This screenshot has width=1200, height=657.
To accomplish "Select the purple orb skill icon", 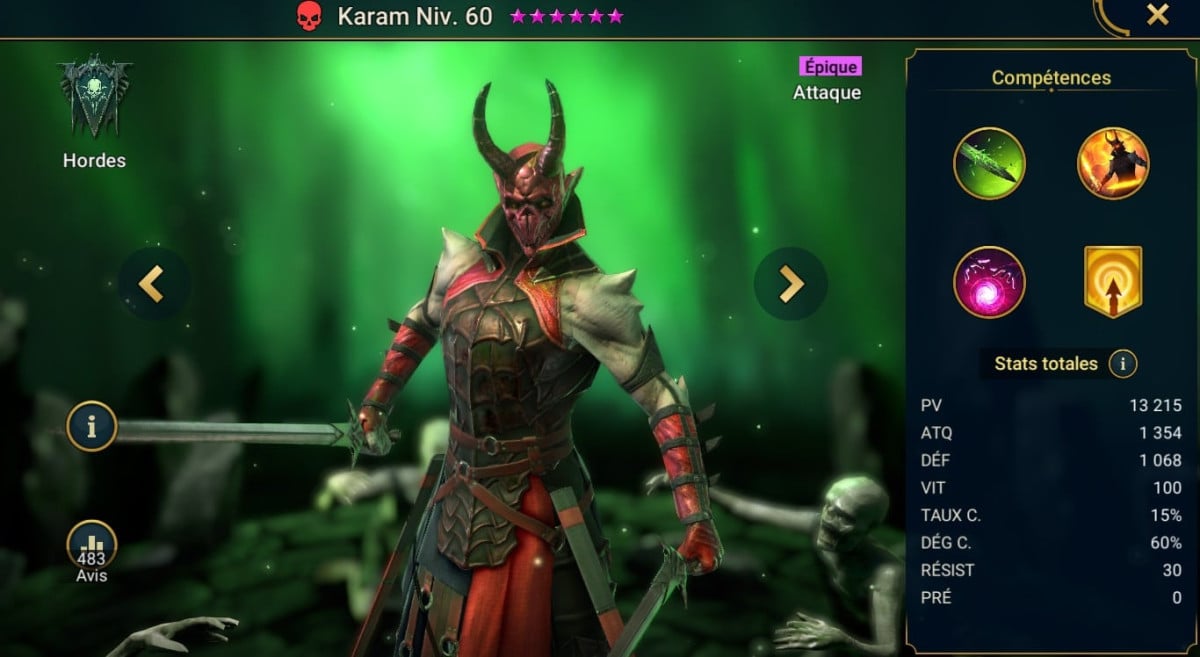I will point(989,282).
